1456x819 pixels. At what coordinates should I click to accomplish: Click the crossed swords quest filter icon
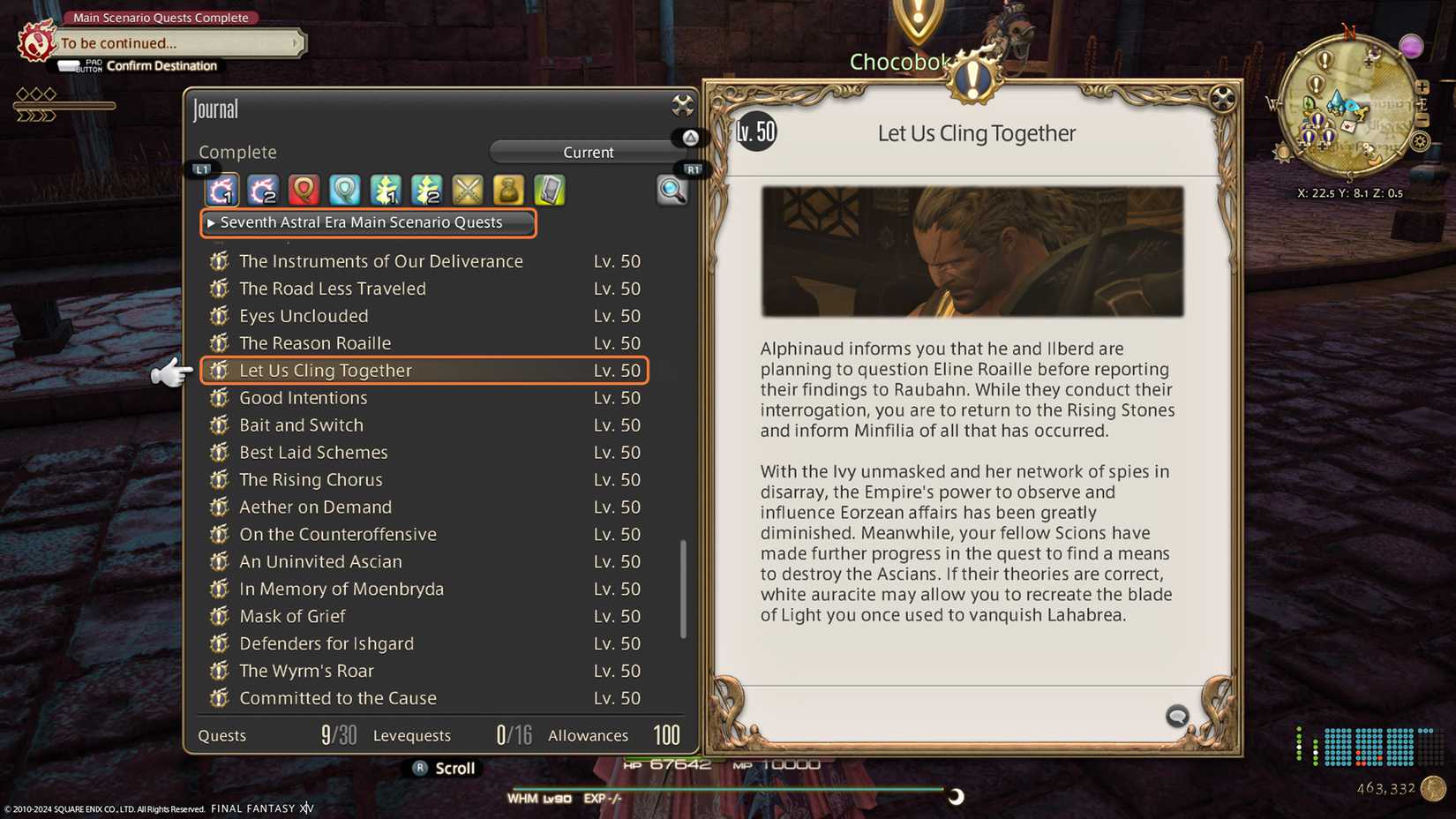pos(467,190)
